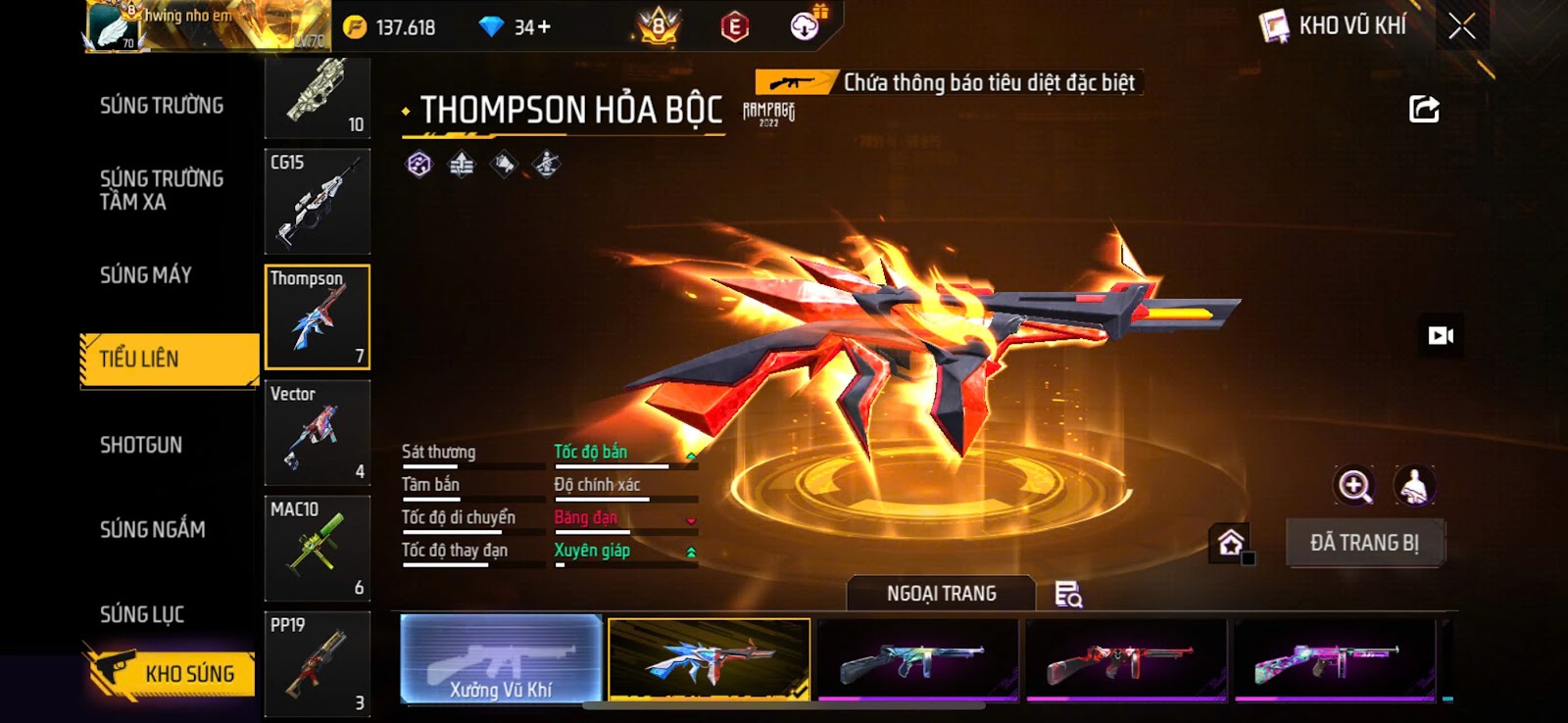Open the Súng Lục category
The width and height of the screenshot is (1568, 723).
142,614
